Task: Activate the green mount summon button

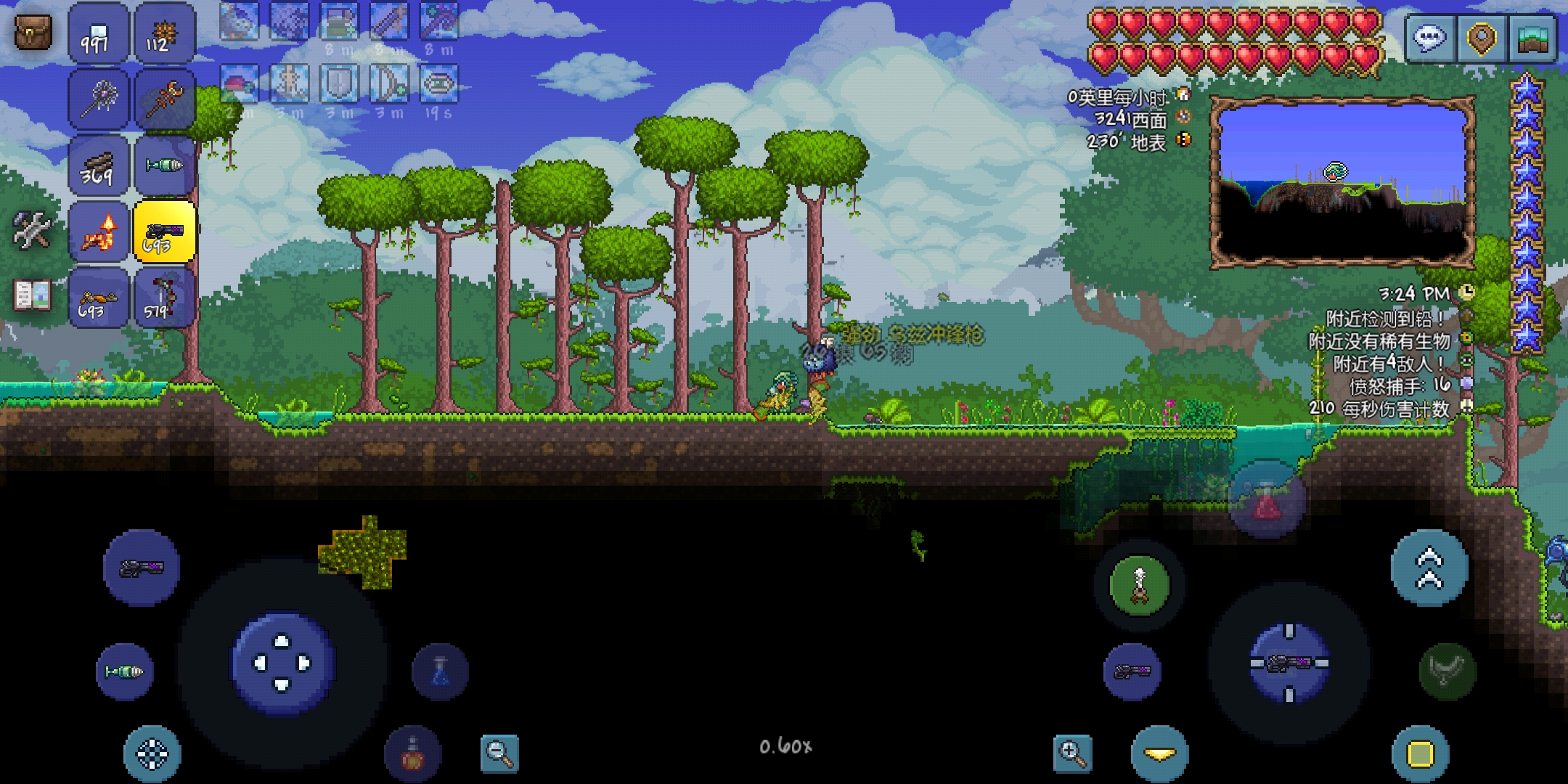Action: 1139,585
